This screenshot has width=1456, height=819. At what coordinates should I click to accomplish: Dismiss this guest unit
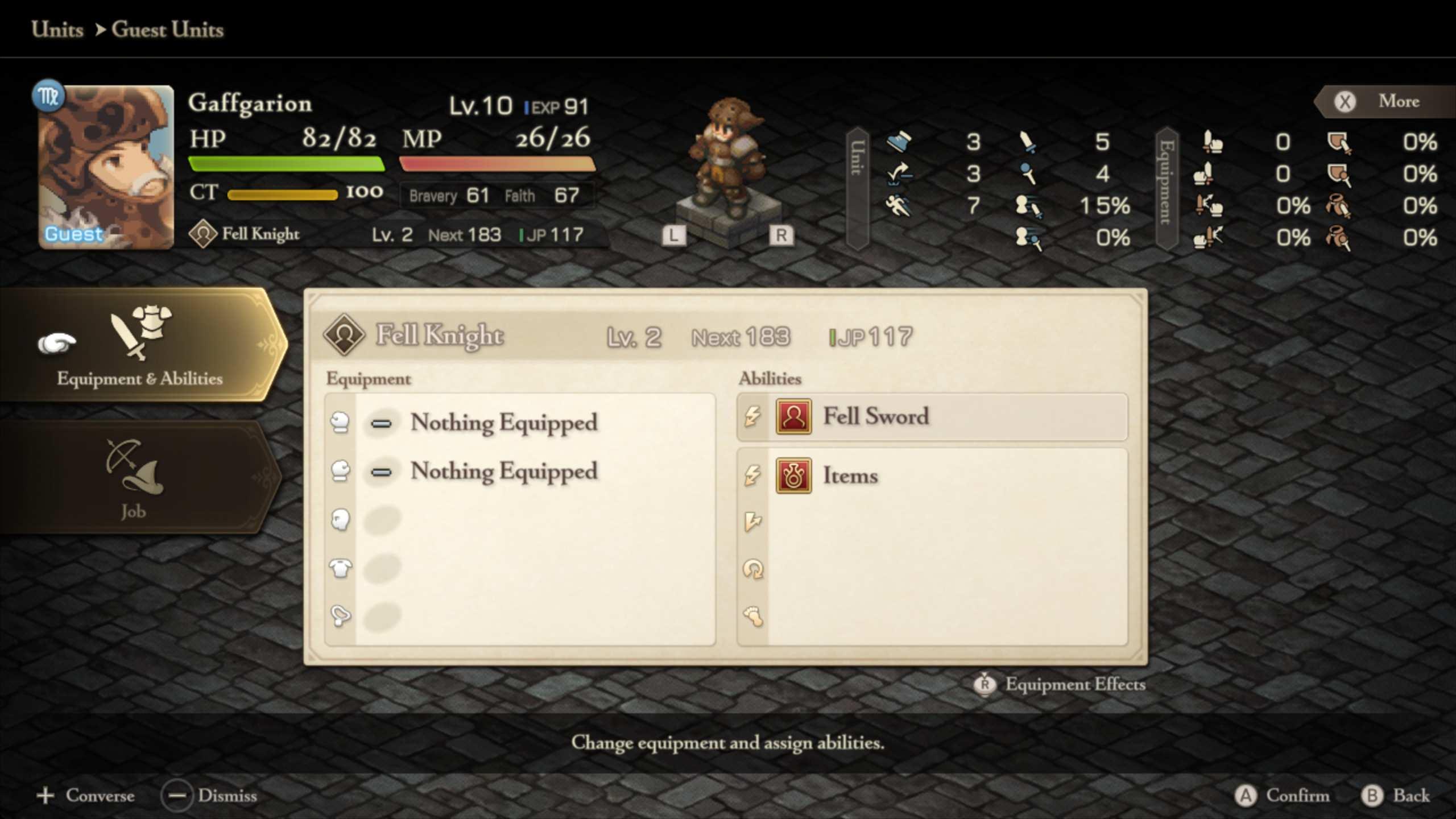209,795
